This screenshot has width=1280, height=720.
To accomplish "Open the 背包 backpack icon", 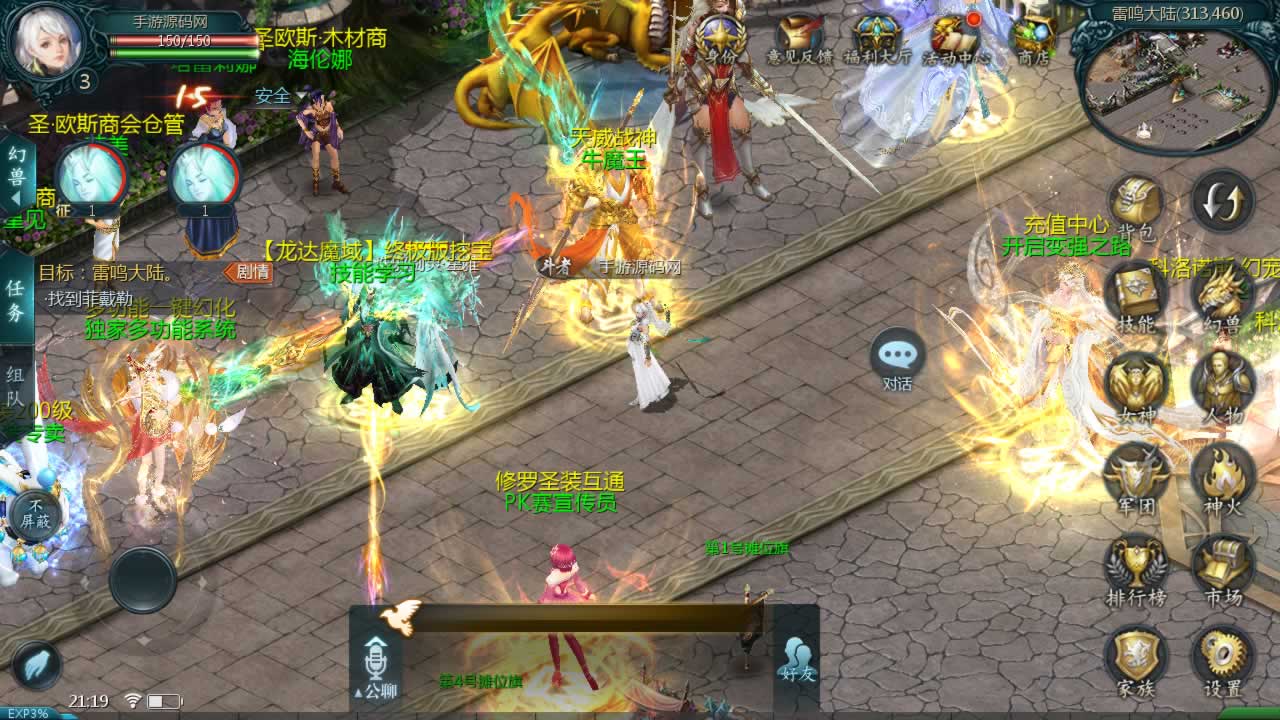I will coord(1136,204).
